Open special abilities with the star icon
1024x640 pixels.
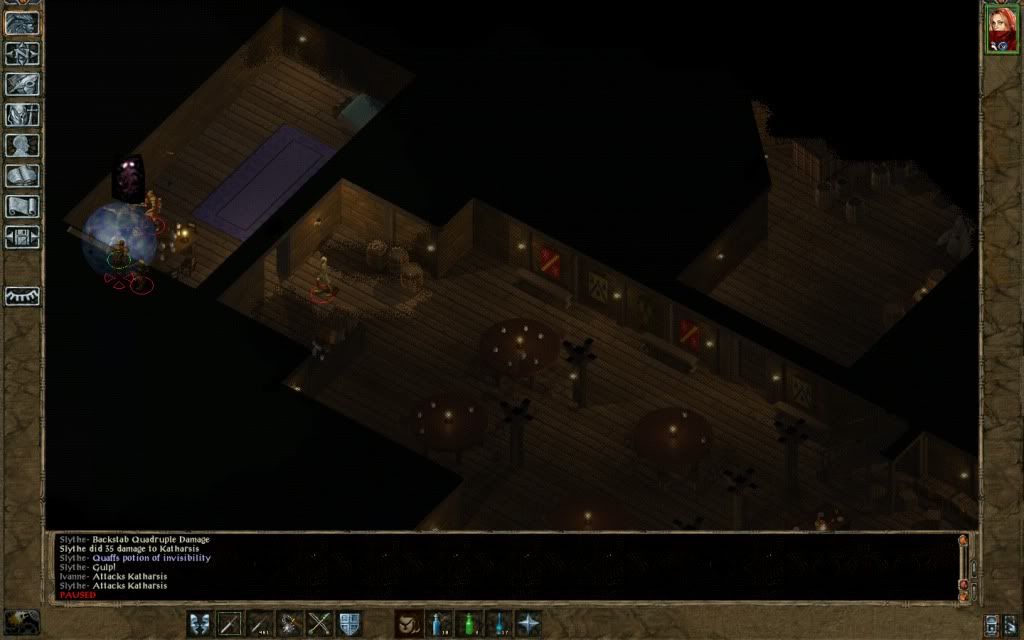pyautogui.click(x=528, y=624)
